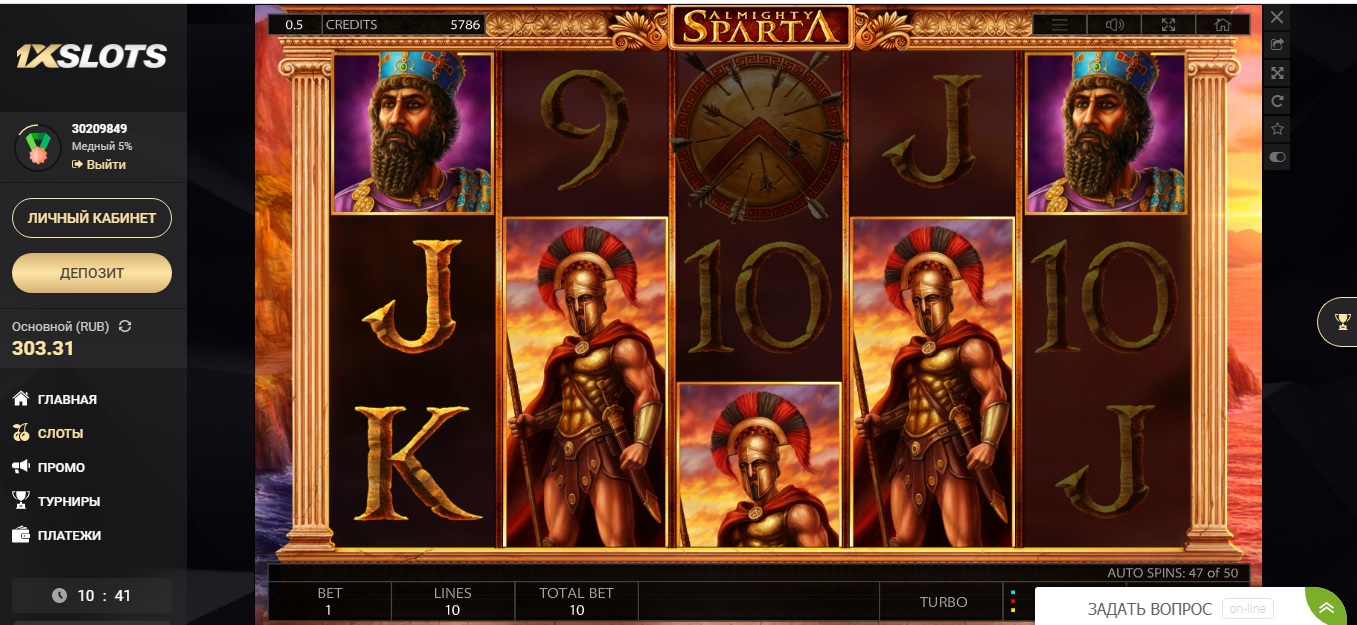This screenshot has width=1357, height=625.
Task: Reload the game with the refresh icon
Action: [x=1277, y=101]
